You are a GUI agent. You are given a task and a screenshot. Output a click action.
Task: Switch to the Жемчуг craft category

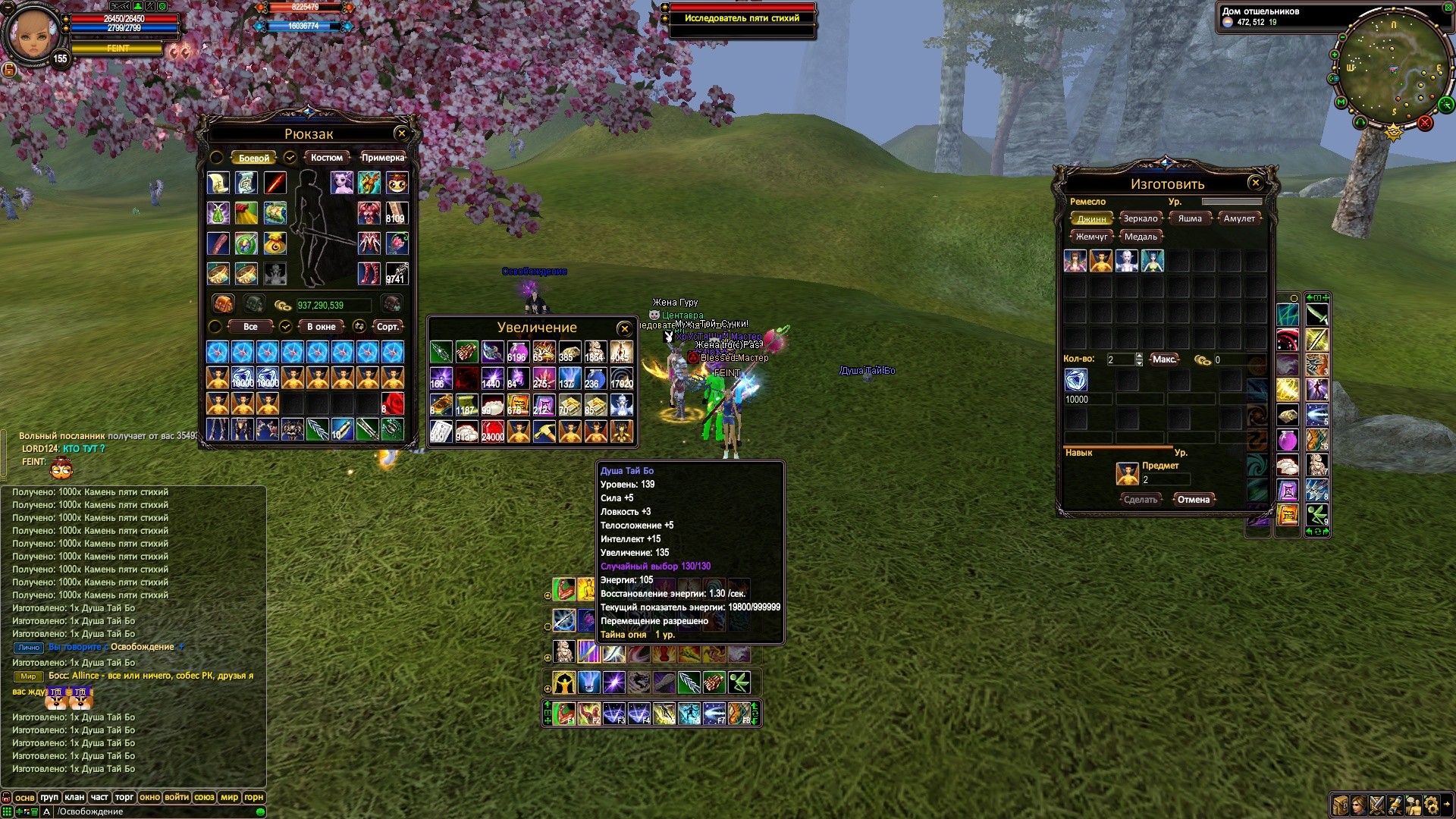tap(1091, 237)
